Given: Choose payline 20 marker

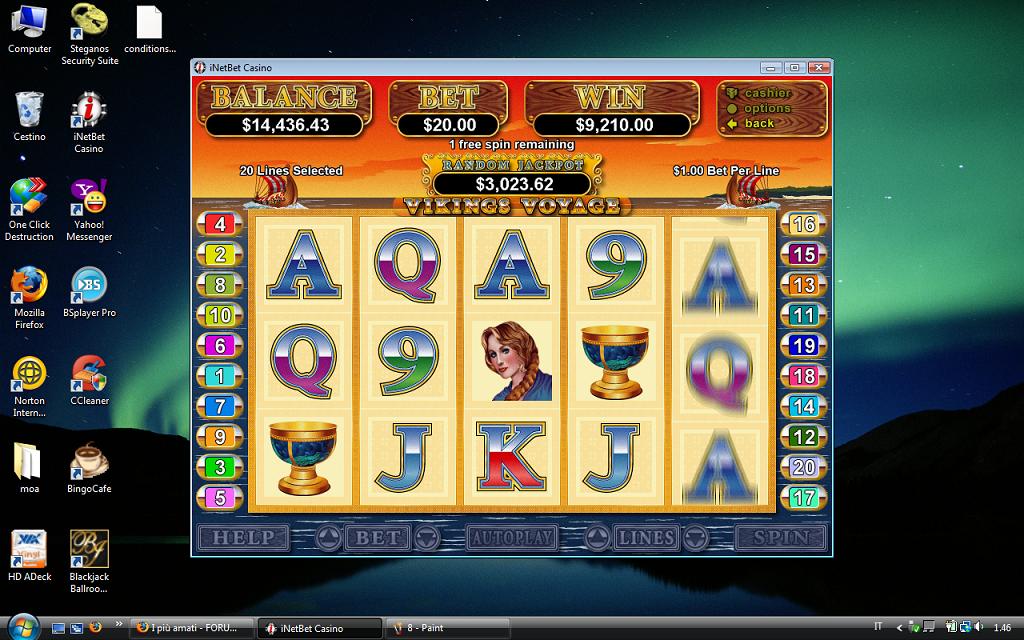Looking at the screenshot, I should click(803, 467).
